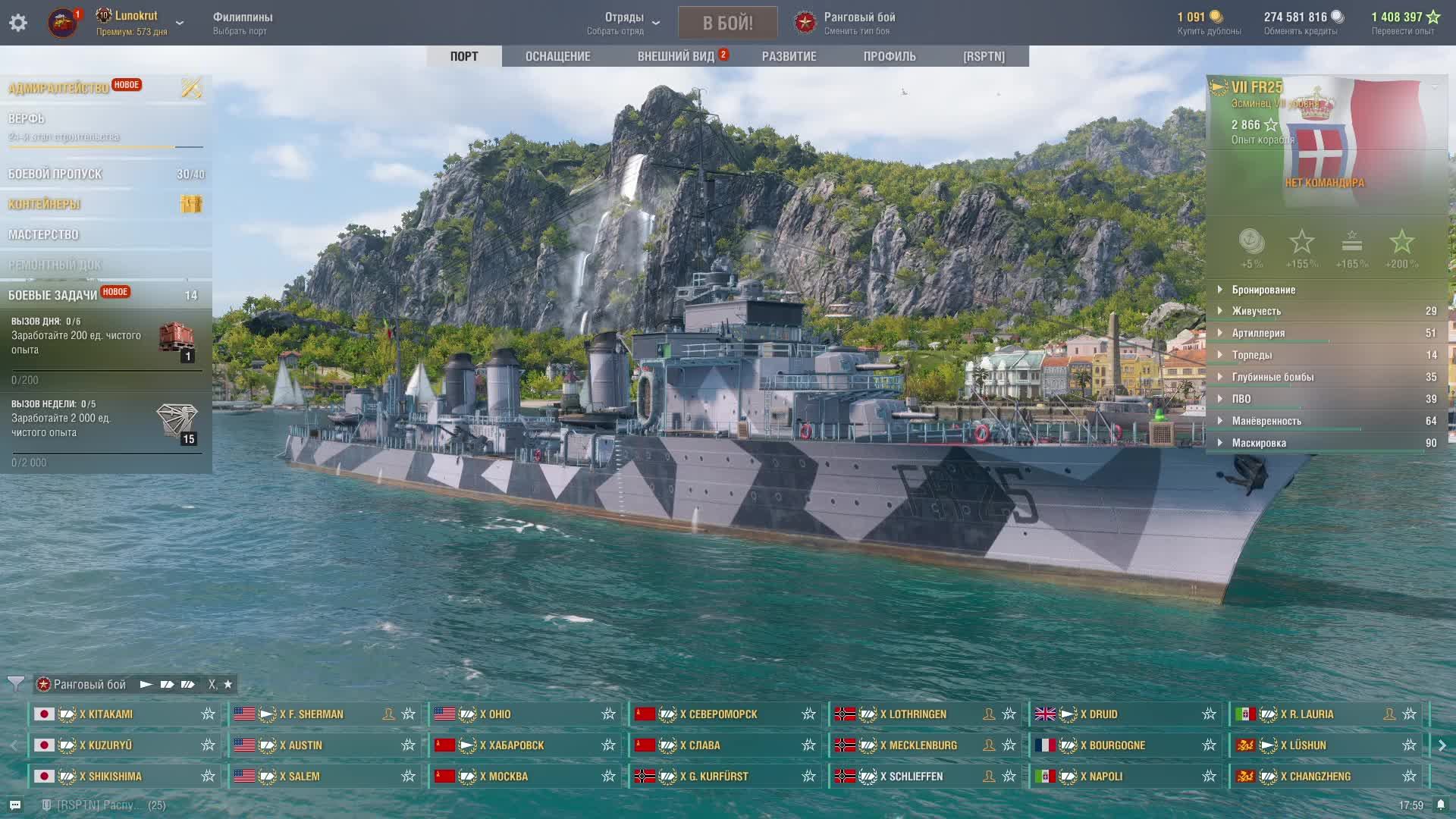Open the ПРОФИЛЬ tab
This screenshot has width=1456, height=819.
(889, 56)
